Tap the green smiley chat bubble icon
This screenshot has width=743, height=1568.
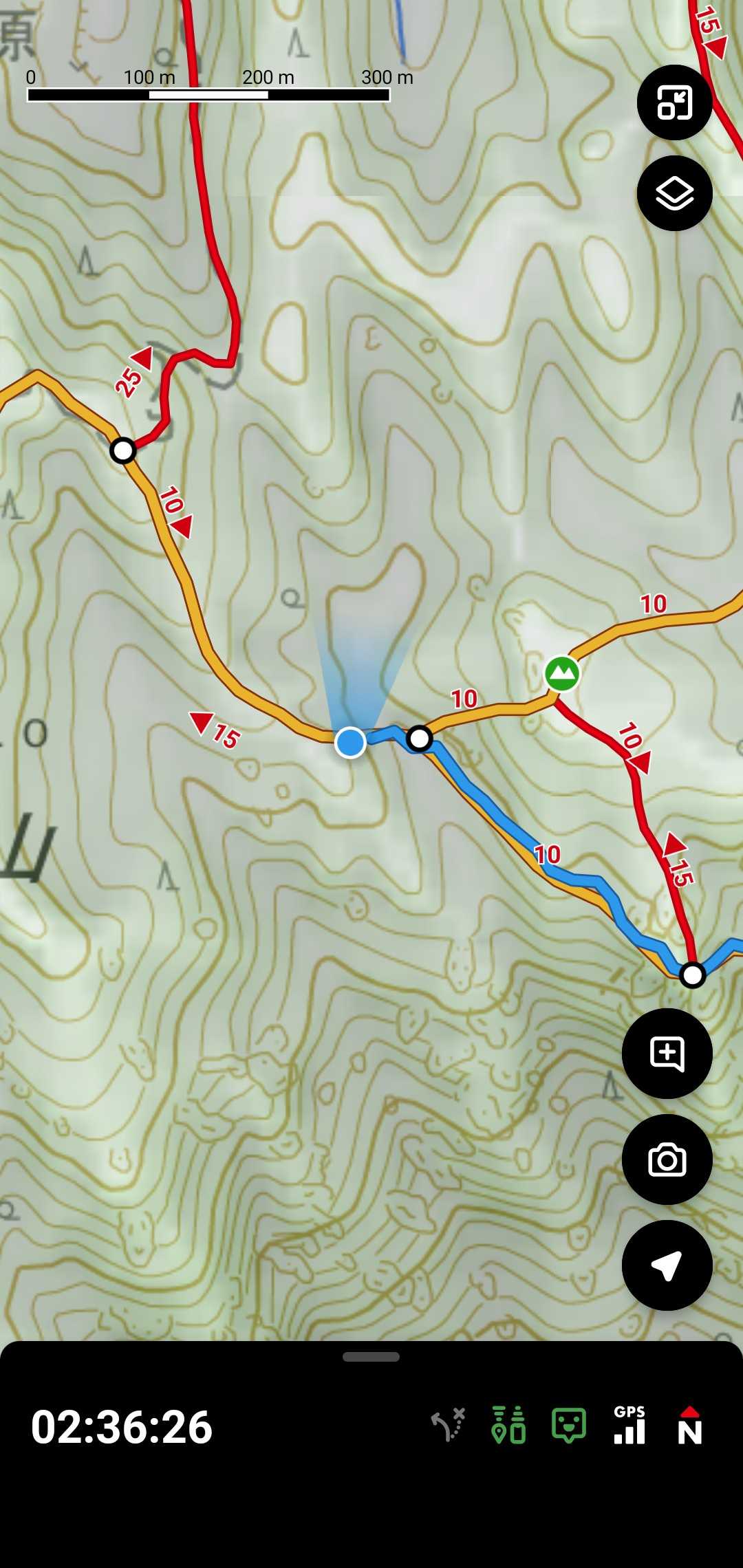pos(569,1425)
